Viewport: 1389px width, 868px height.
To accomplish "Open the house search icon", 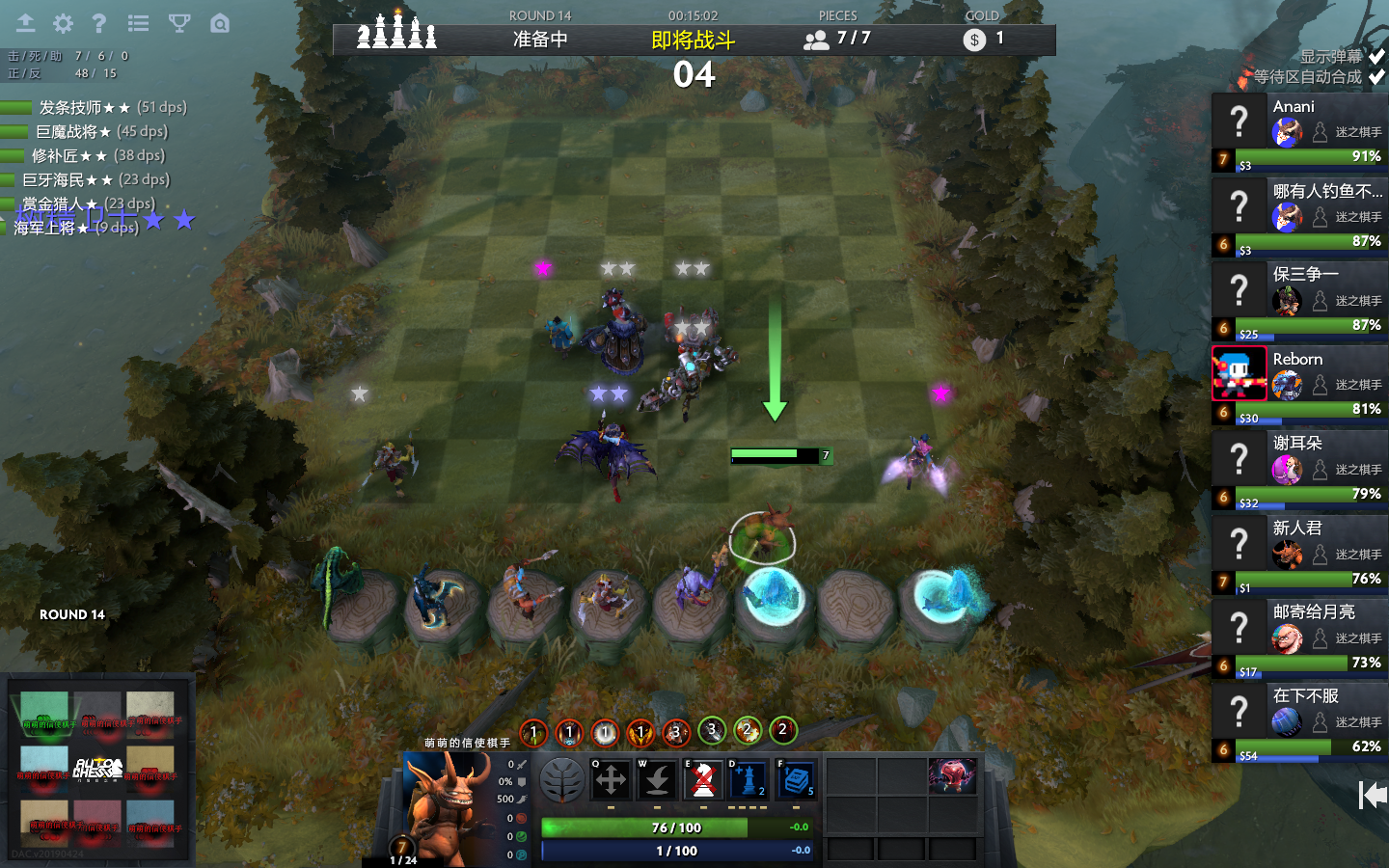I will coord(220,23).
